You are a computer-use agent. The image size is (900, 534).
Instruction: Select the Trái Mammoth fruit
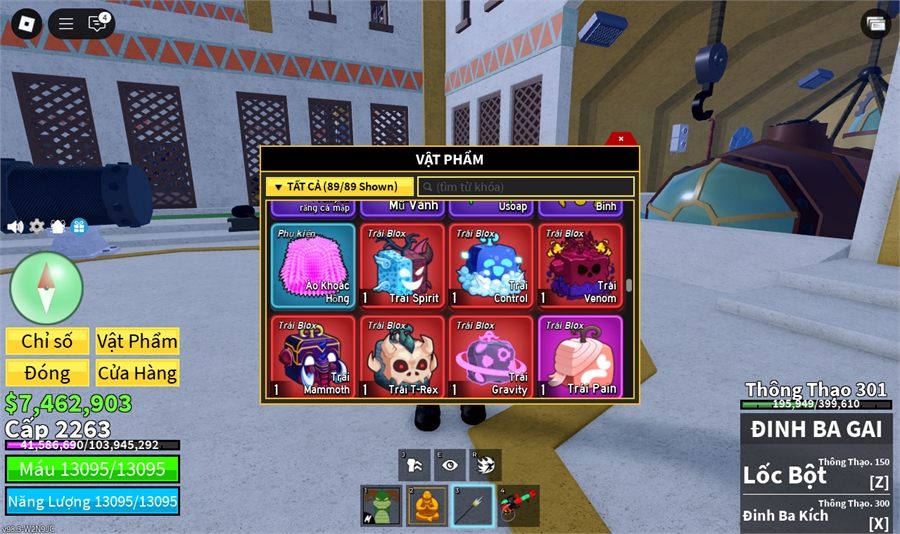[313, 356]
